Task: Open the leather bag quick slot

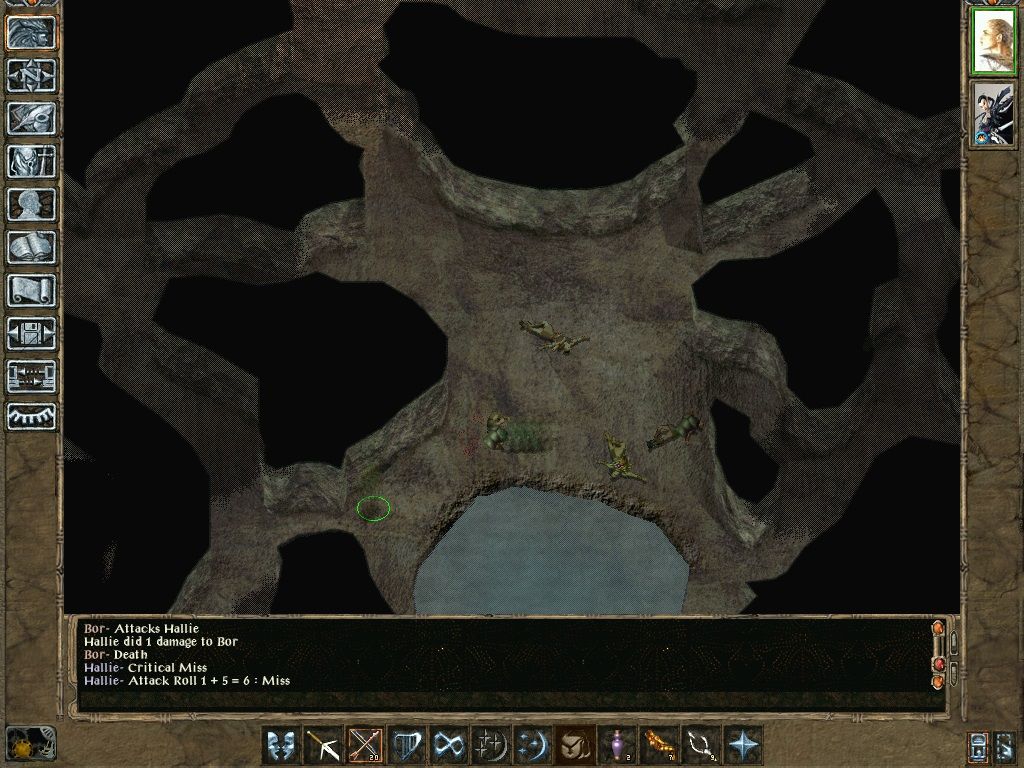Action: pyautogui.click(x=575, y=745)
